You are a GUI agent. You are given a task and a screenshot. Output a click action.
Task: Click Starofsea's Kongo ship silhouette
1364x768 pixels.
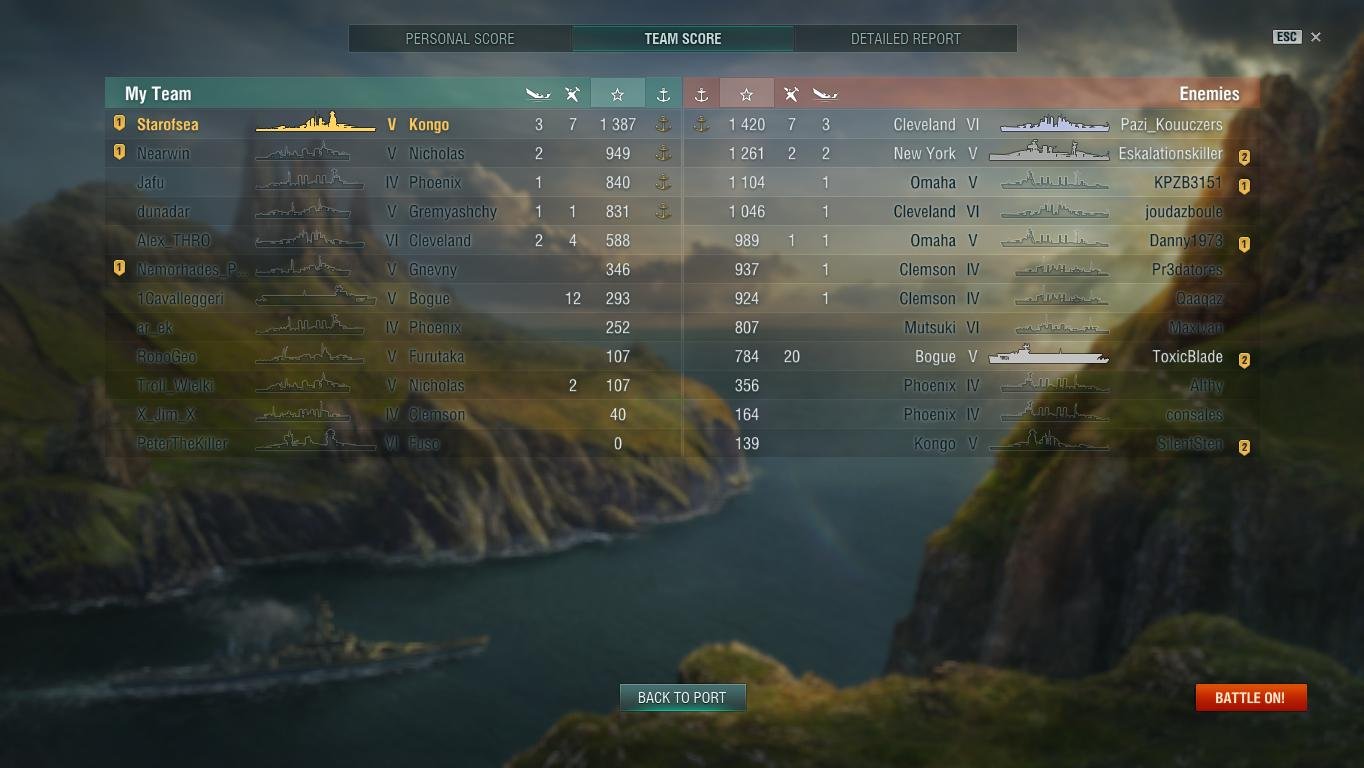[315, 125]
